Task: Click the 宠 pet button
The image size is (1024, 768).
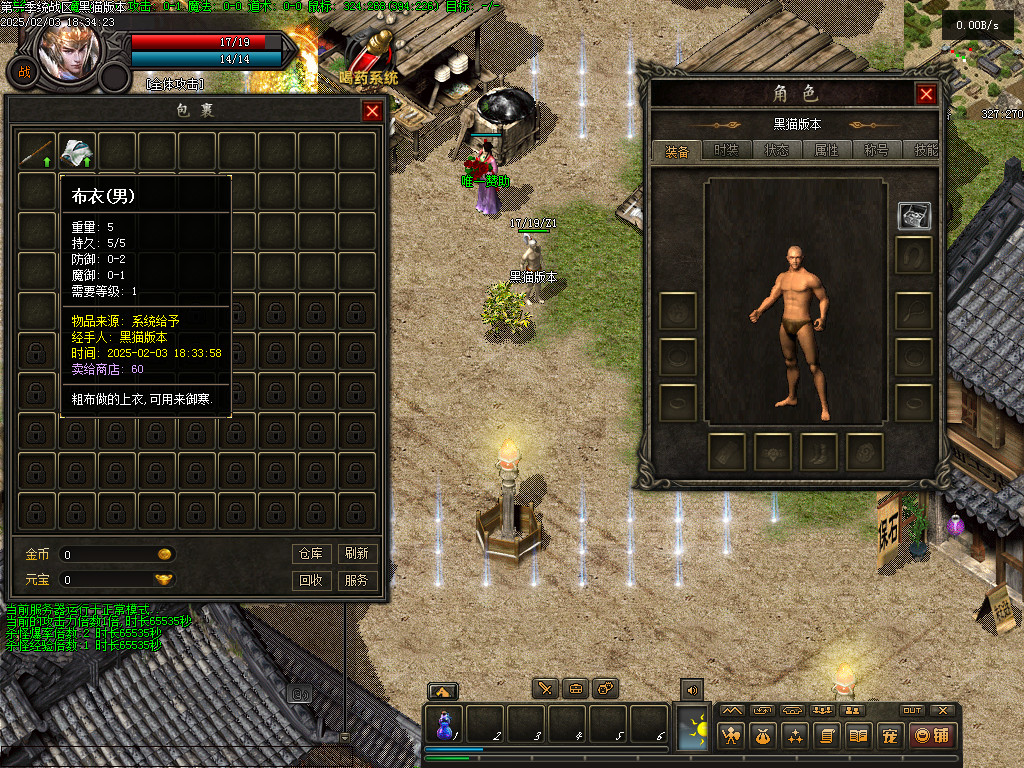Action: pyautogui.click(x=889, y=736)
